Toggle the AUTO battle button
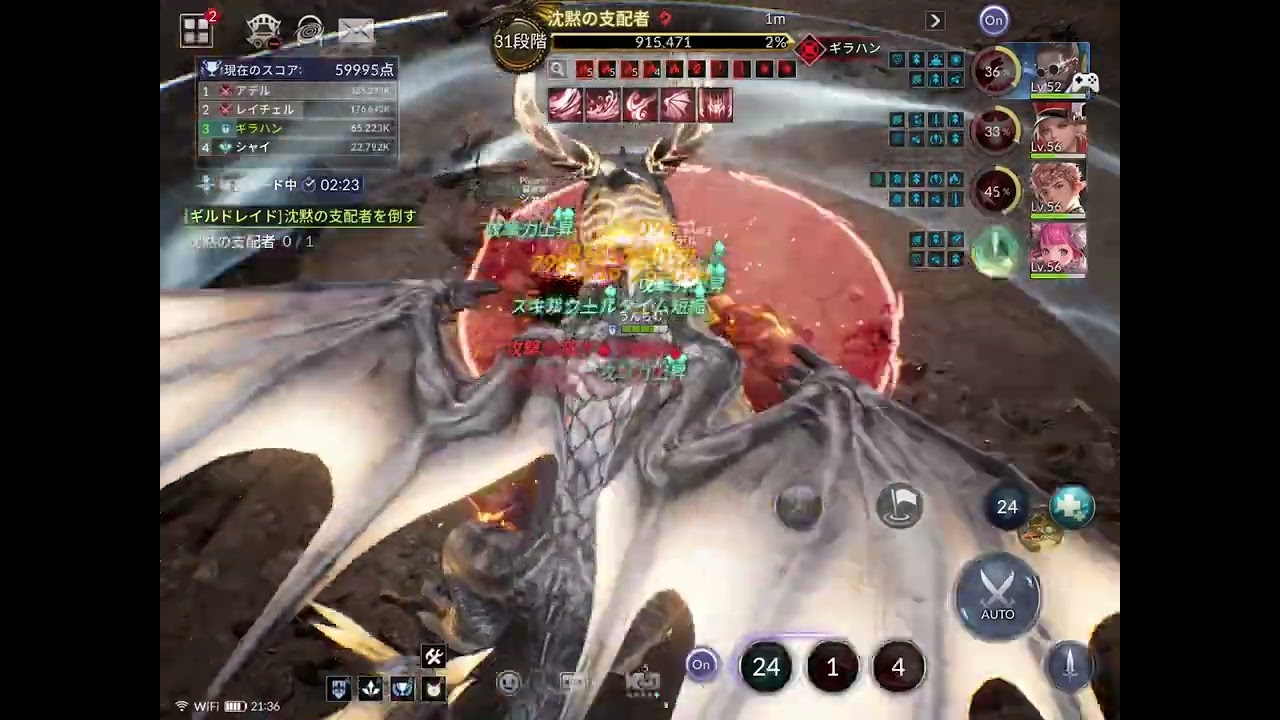Screen dimensions: 1280x720 coord(997,596)
